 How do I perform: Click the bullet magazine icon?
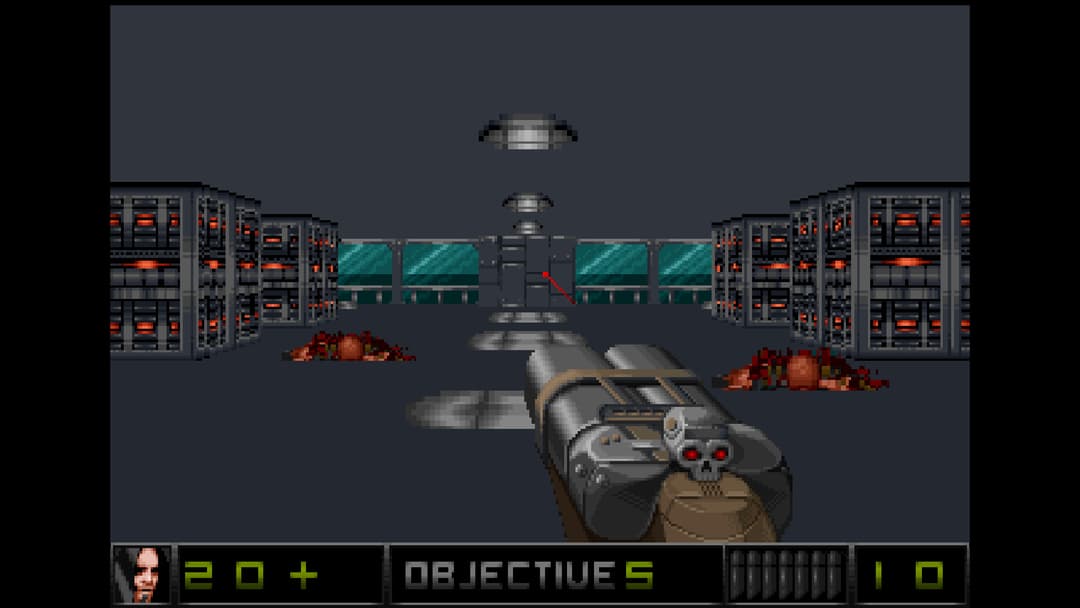787,575
